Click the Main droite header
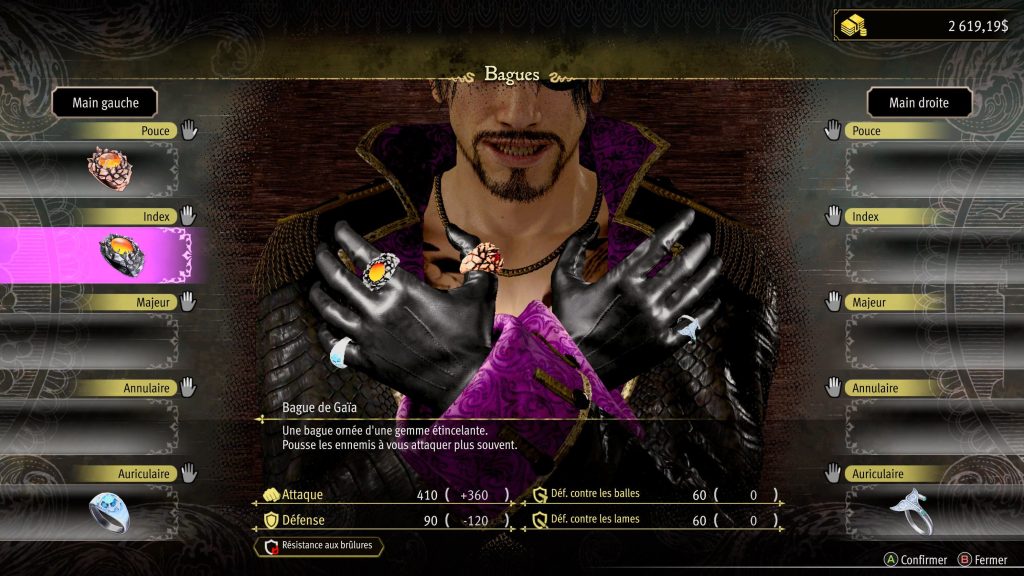The image size is (1024, 576). pyautogui.click(x=918, y=102)
